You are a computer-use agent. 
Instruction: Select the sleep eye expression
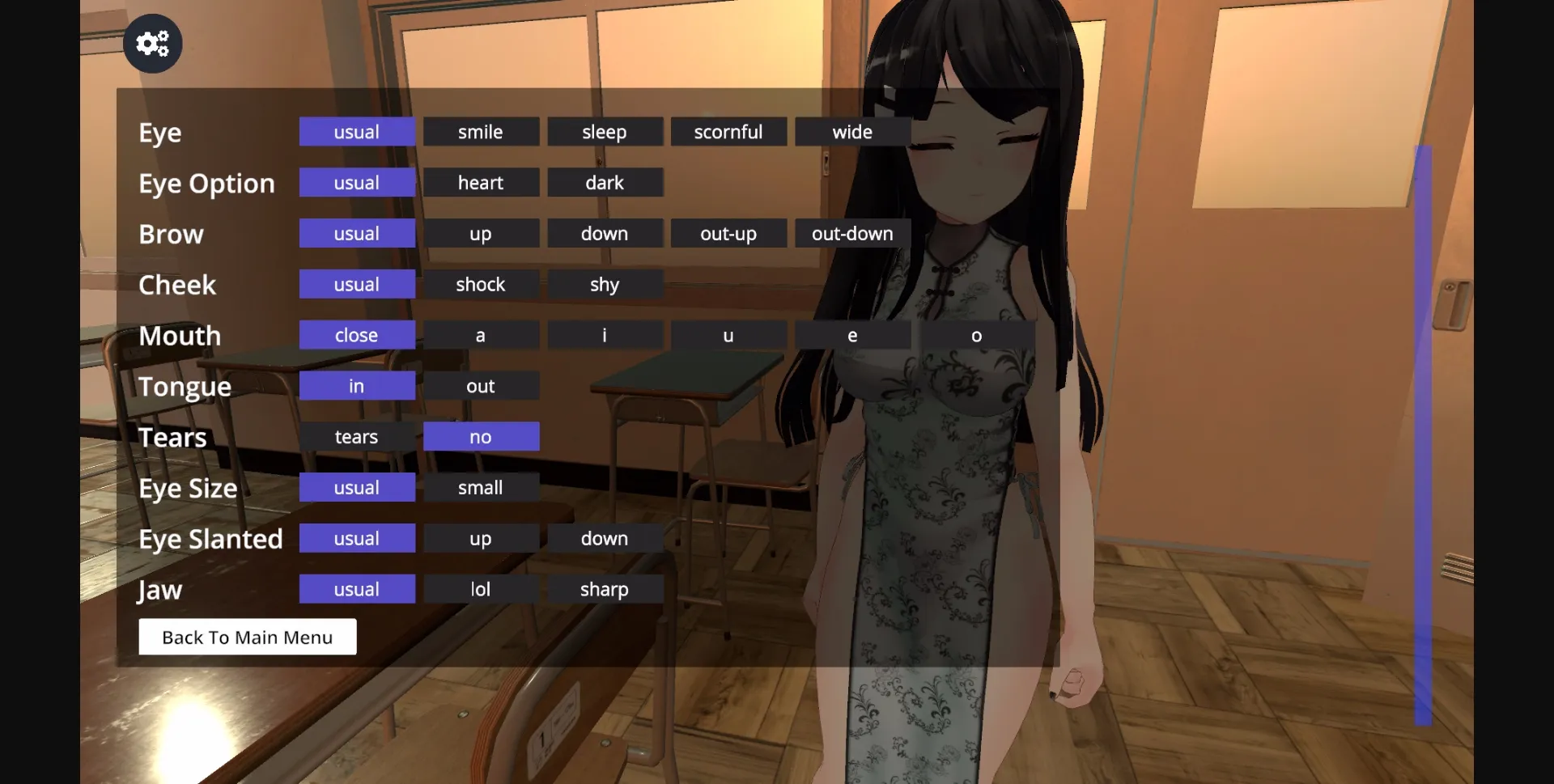[605, 131]
